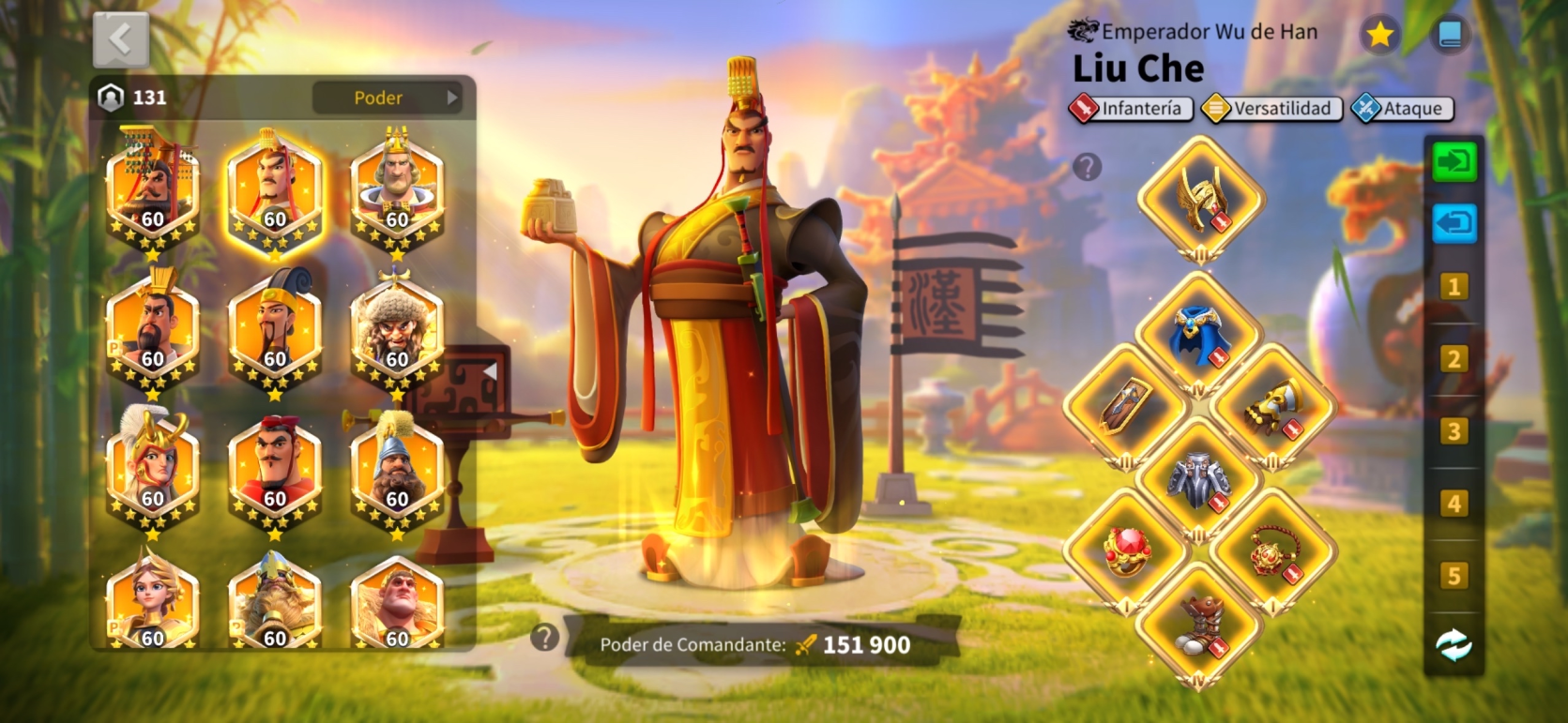Click the green equip arrow button

click(1454, 162)
